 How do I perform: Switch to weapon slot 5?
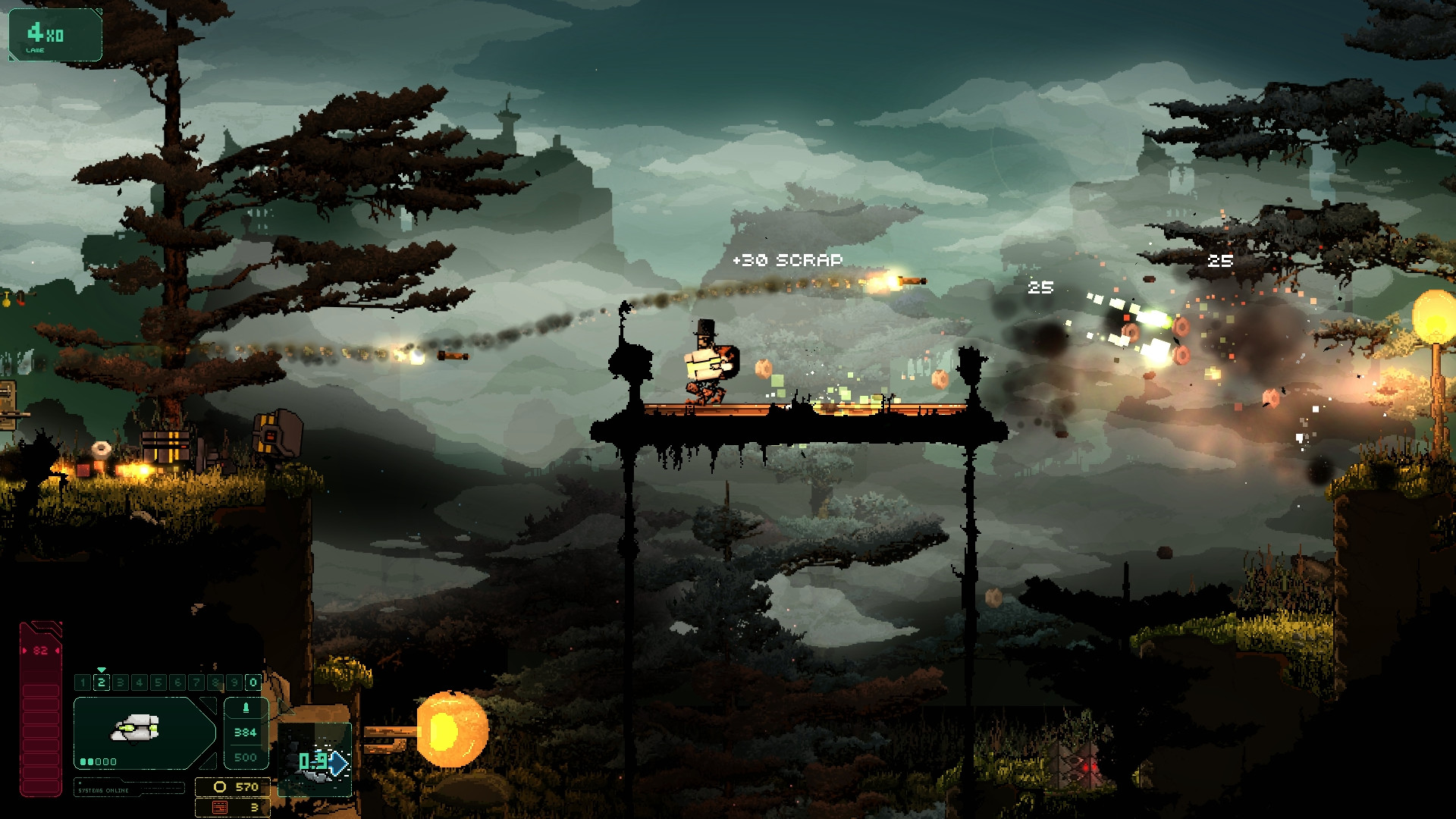click(x=158, y=682)
